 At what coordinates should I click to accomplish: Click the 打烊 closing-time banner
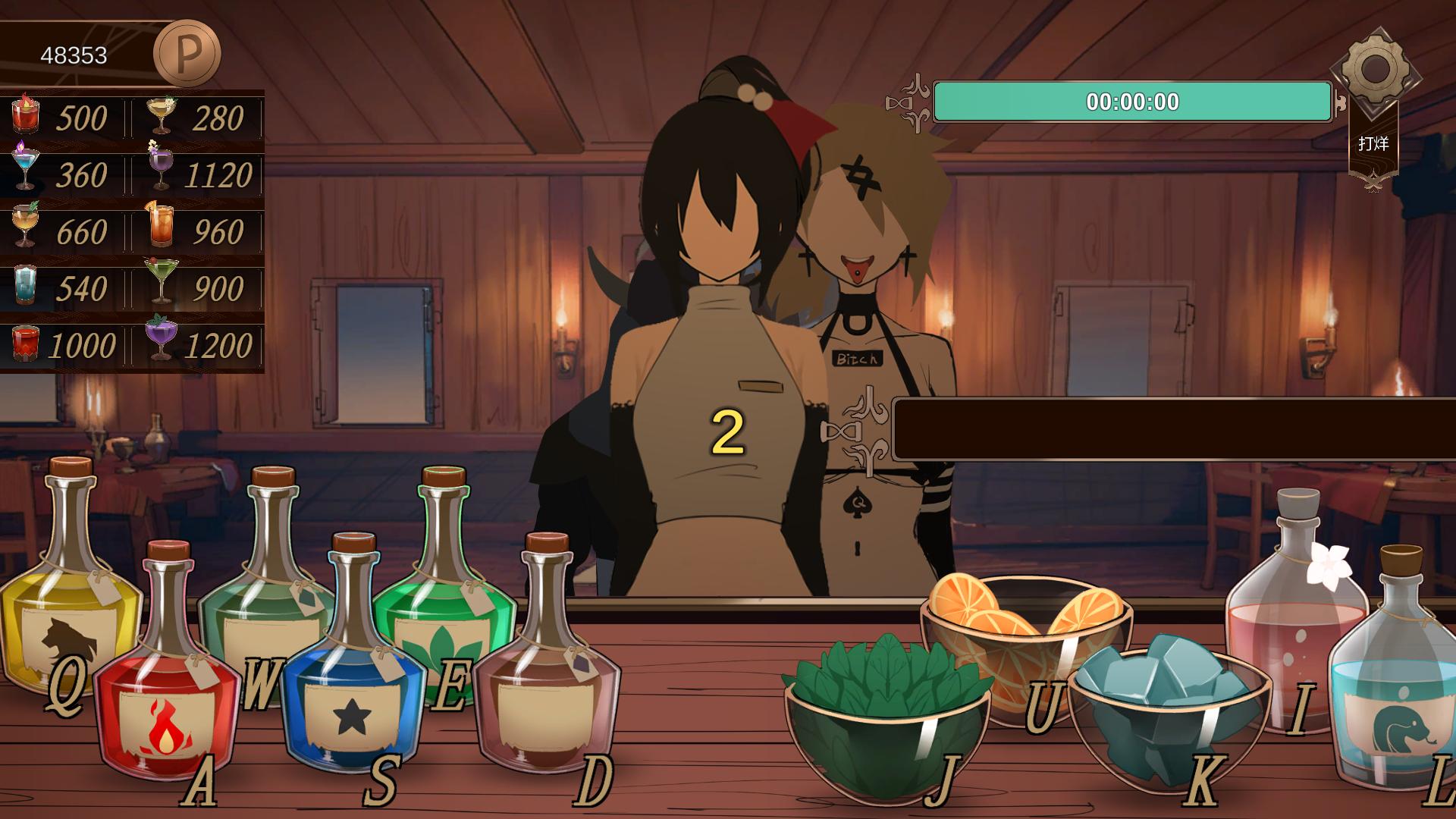(1373, 144)
